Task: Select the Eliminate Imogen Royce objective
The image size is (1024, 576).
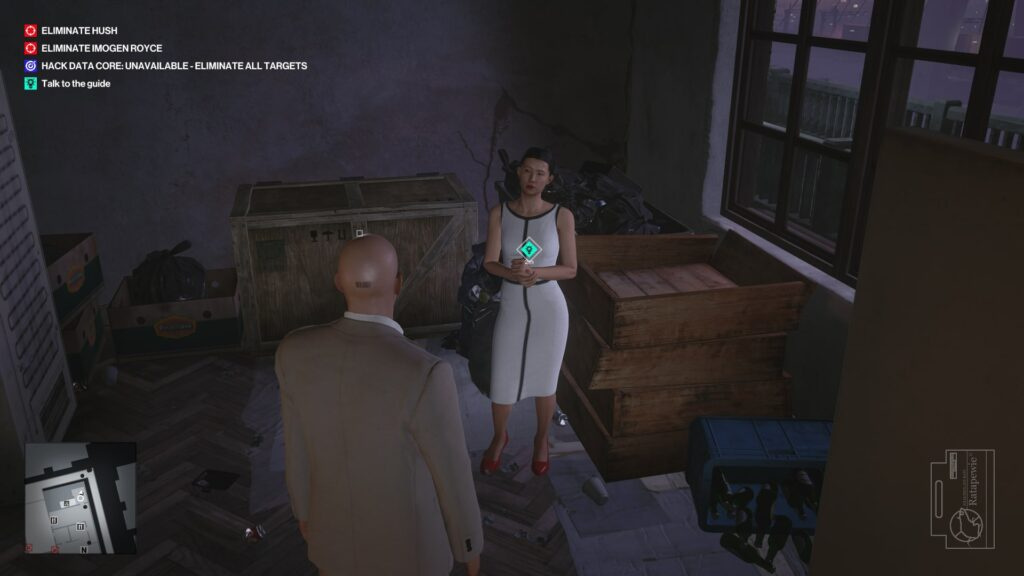Action: pyautogui.click(x=101, y=48)
